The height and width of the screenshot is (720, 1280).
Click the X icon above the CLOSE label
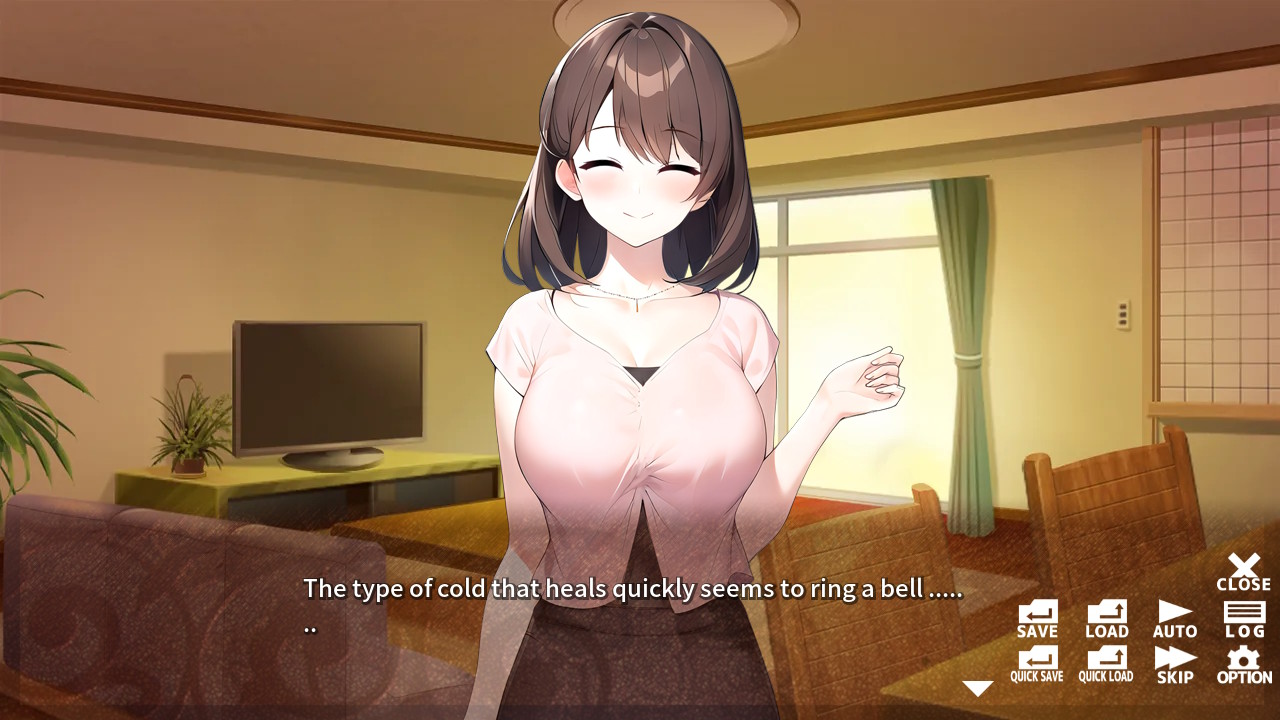(x=1243, y=565)
